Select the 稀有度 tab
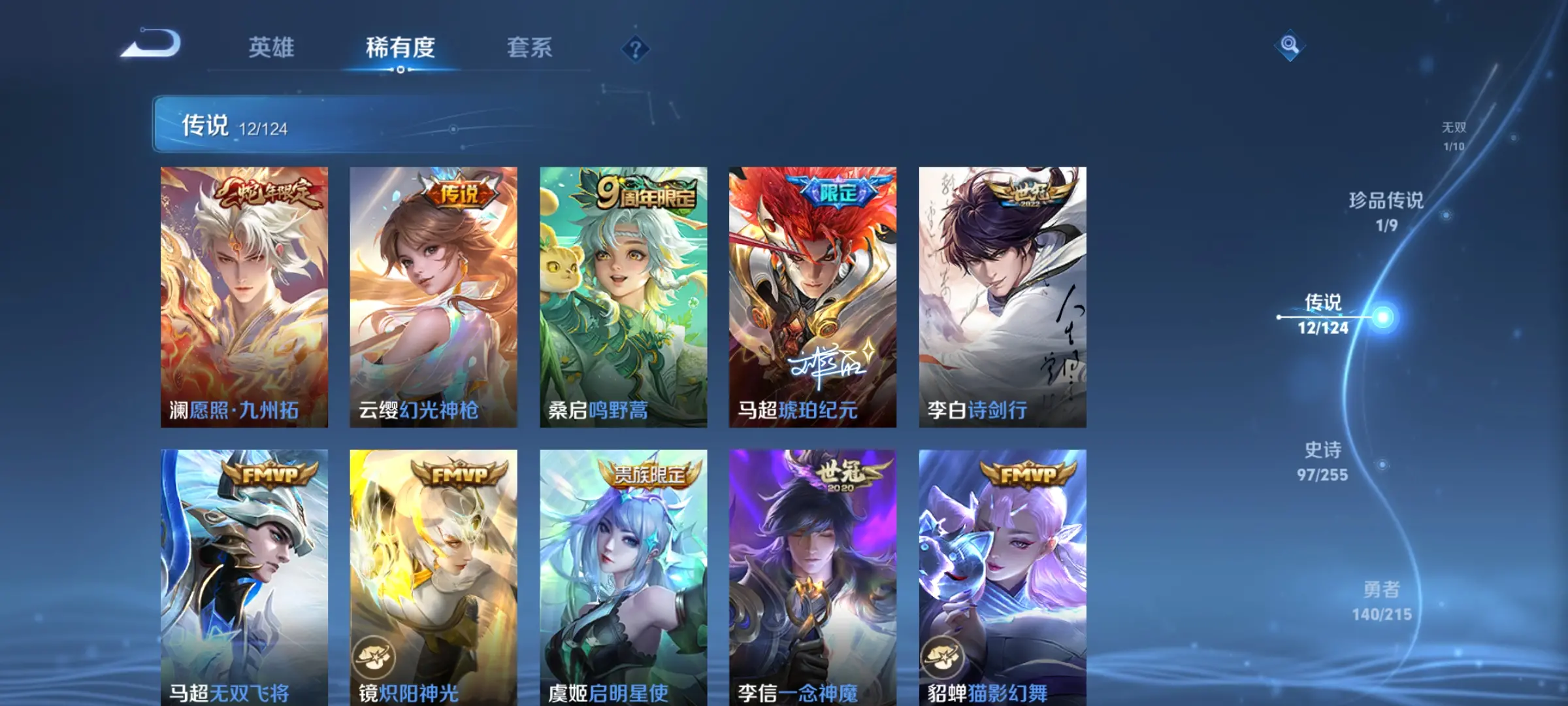The image size is (1568, 706). (x=400, y=48)
